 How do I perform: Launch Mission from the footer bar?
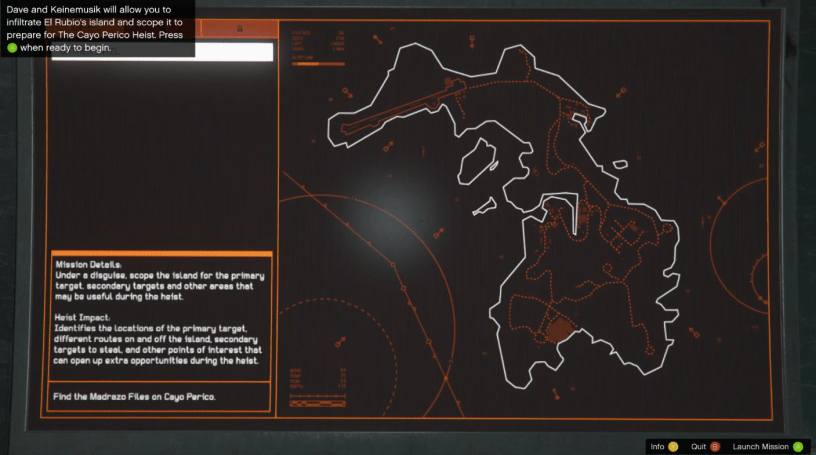767,447
